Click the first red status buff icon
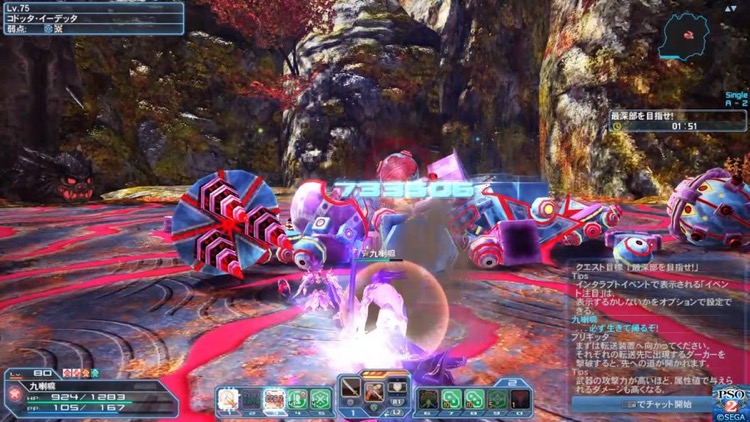 point(67,373)
